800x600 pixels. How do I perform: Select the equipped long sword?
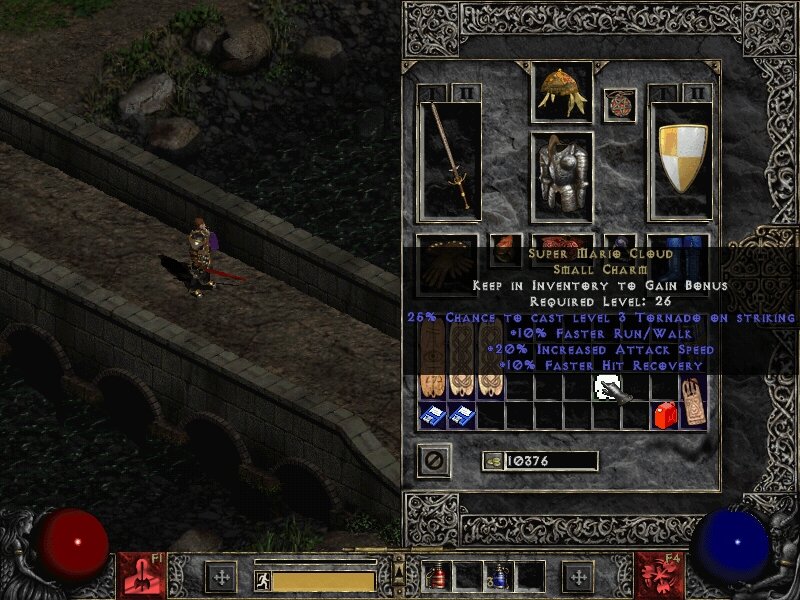click(450, 158)
